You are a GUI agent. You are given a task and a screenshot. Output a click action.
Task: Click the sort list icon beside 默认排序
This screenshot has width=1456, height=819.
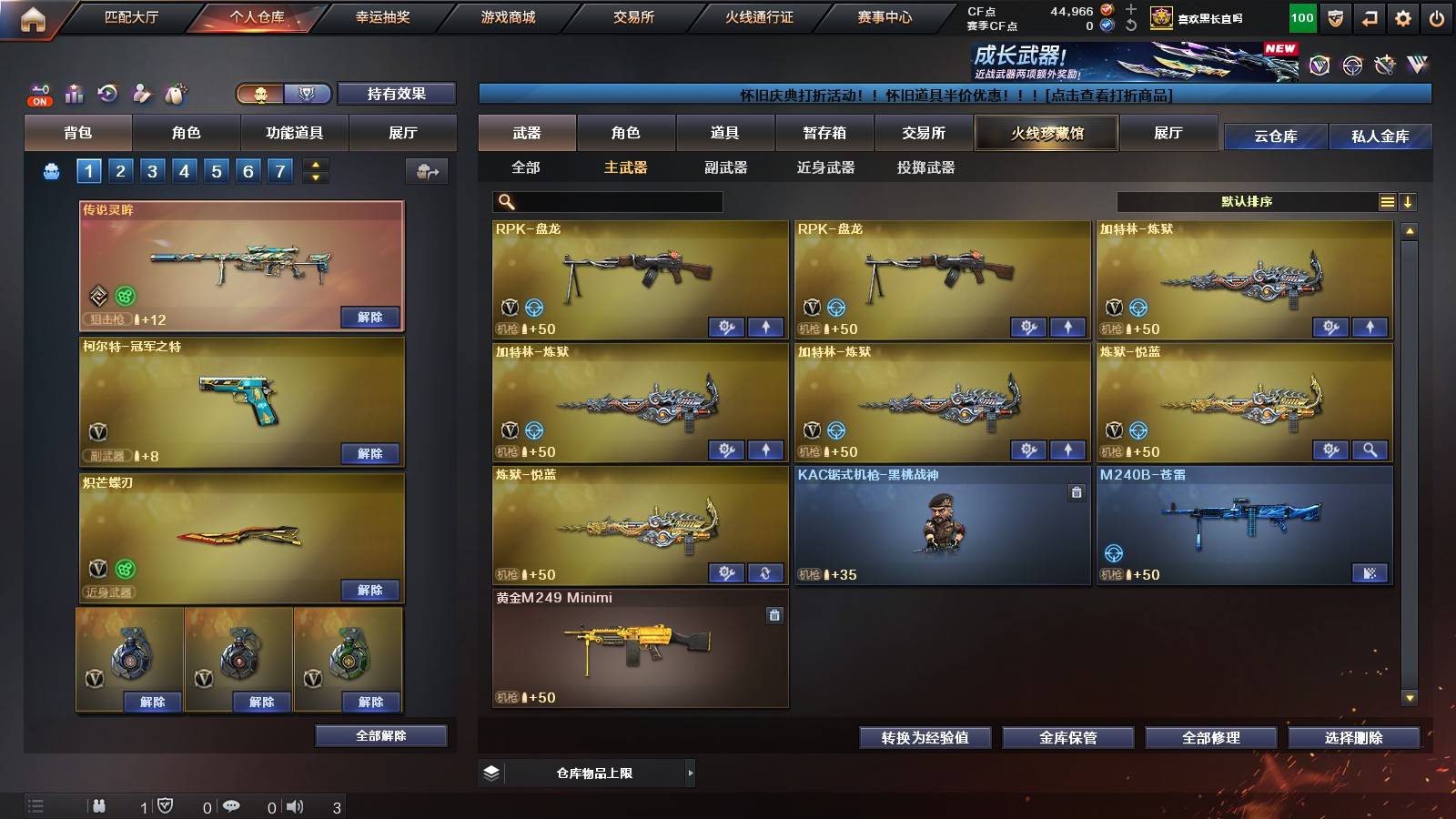[1387, 201]
